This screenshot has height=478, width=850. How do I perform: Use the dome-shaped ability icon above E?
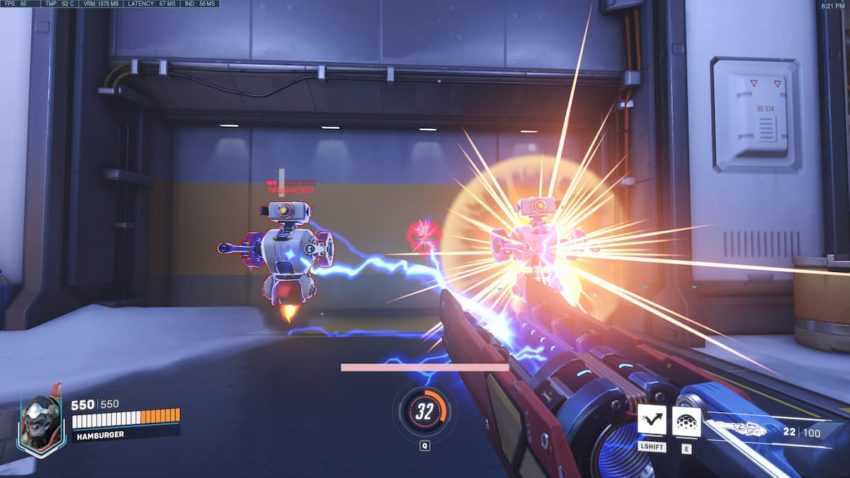[687, 420]
